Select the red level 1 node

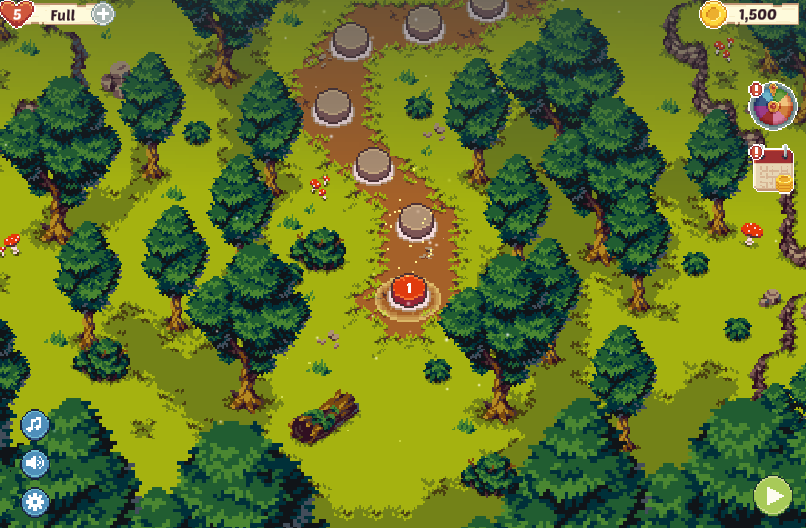(x=408, y=291)
